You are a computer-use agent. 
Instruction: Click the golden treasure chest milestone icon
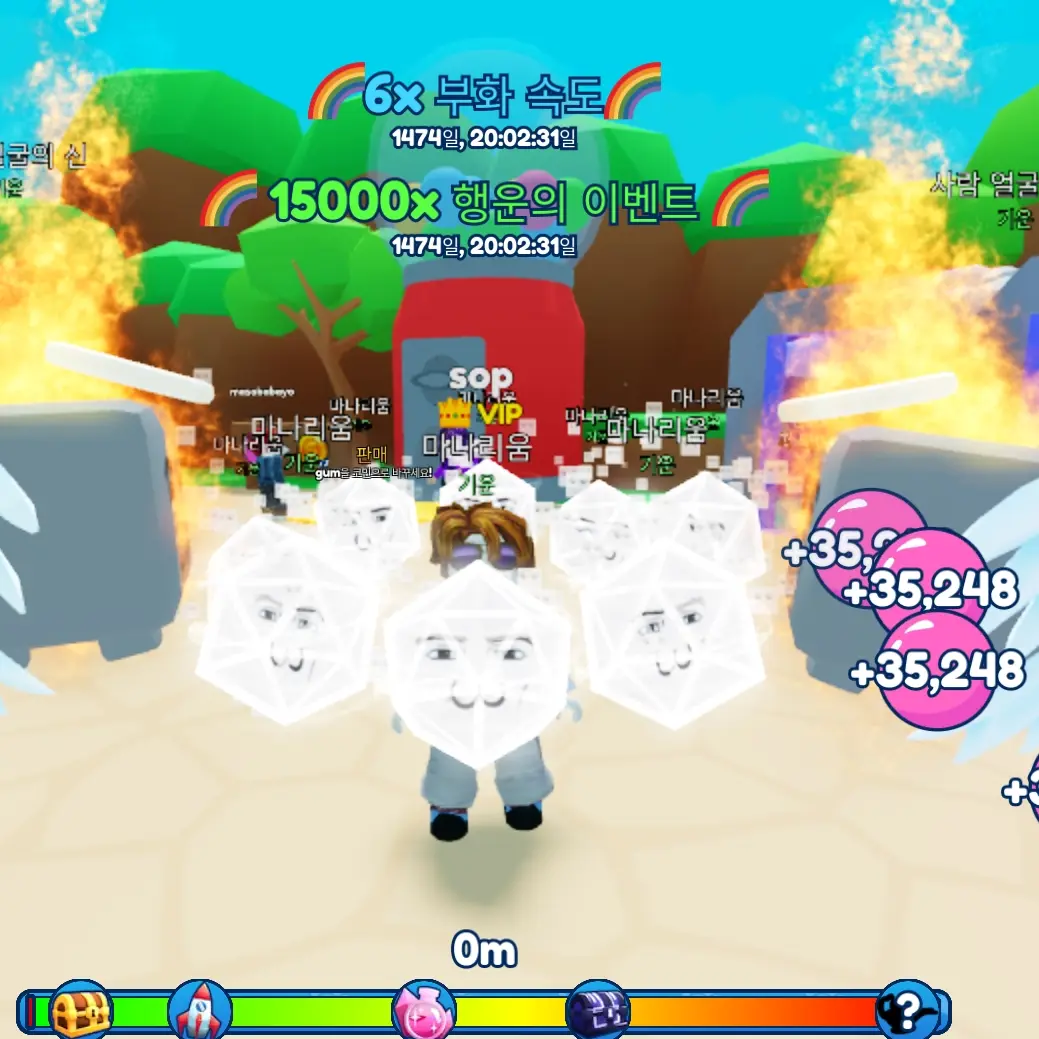pos(81,1011)
